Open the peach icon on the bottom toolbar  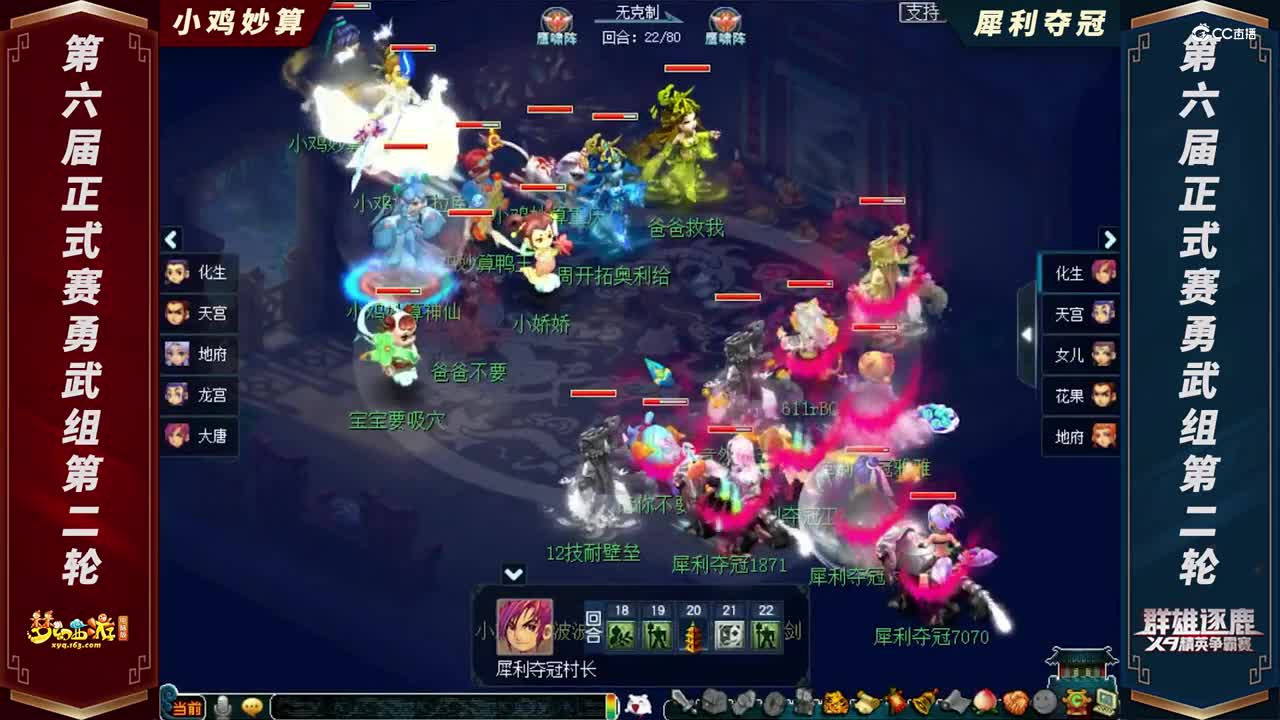tap(984, 703)
